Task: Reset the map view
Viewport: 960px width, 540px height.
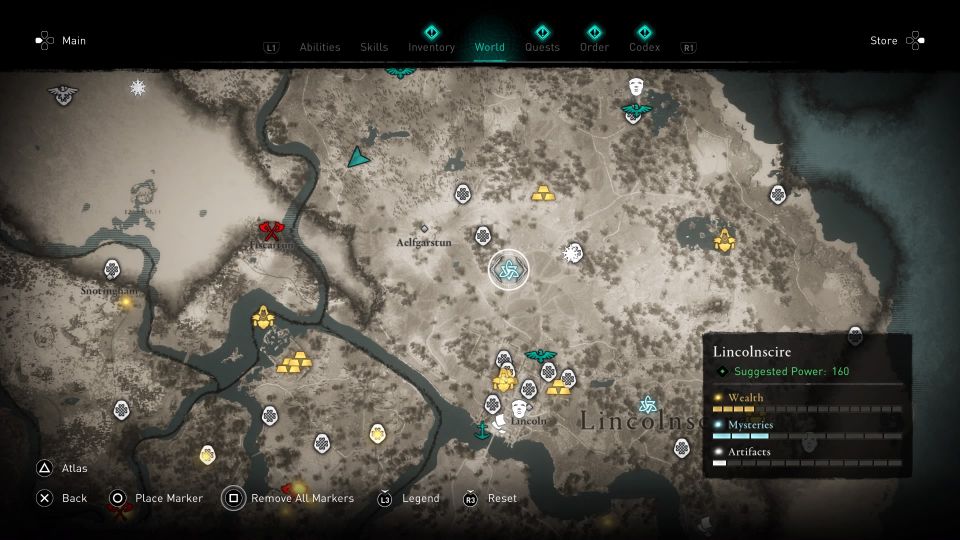Action: (492, 498)
